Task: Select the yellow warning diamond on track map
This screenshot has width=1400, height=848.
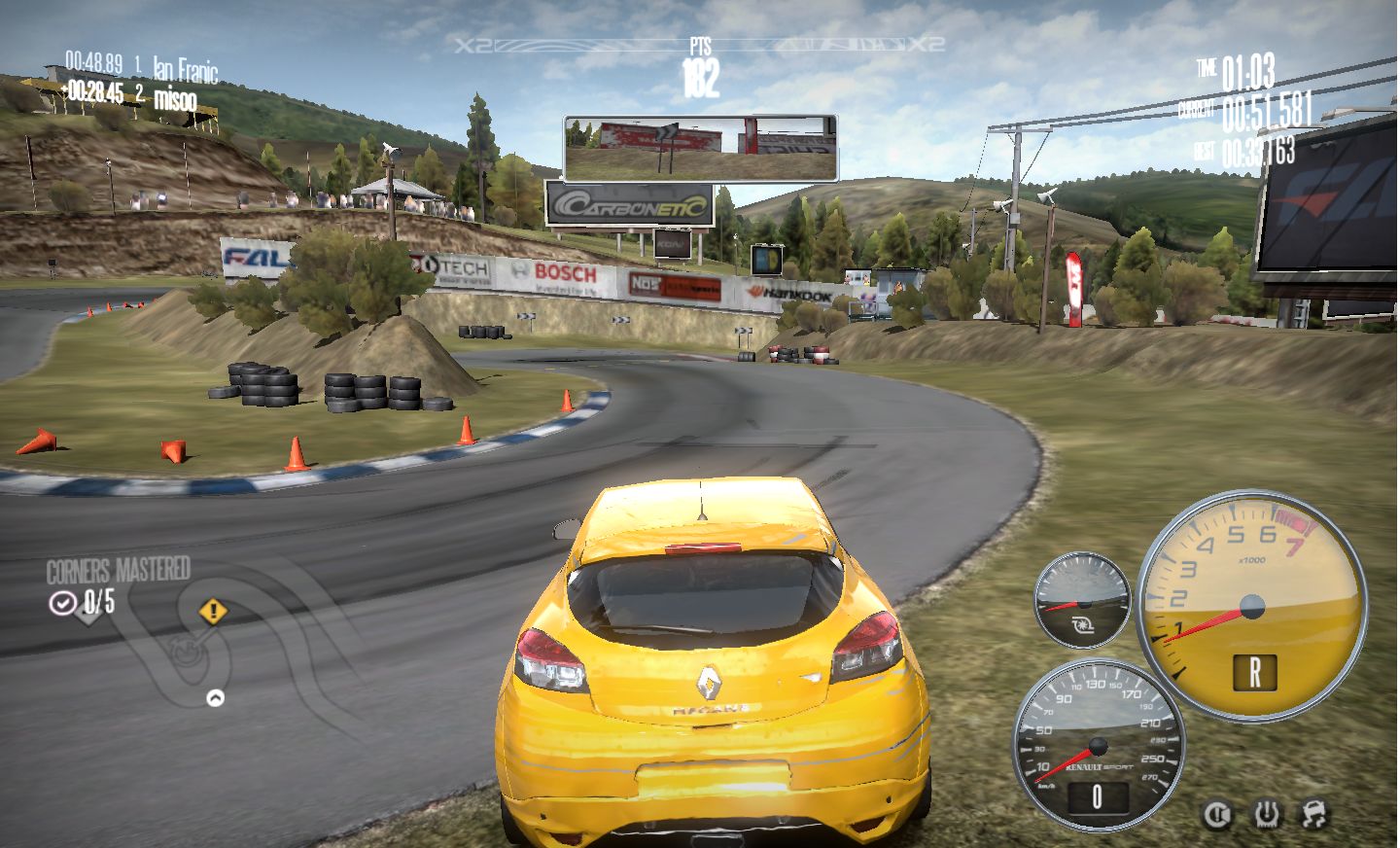Action: [x=213, y=612]
